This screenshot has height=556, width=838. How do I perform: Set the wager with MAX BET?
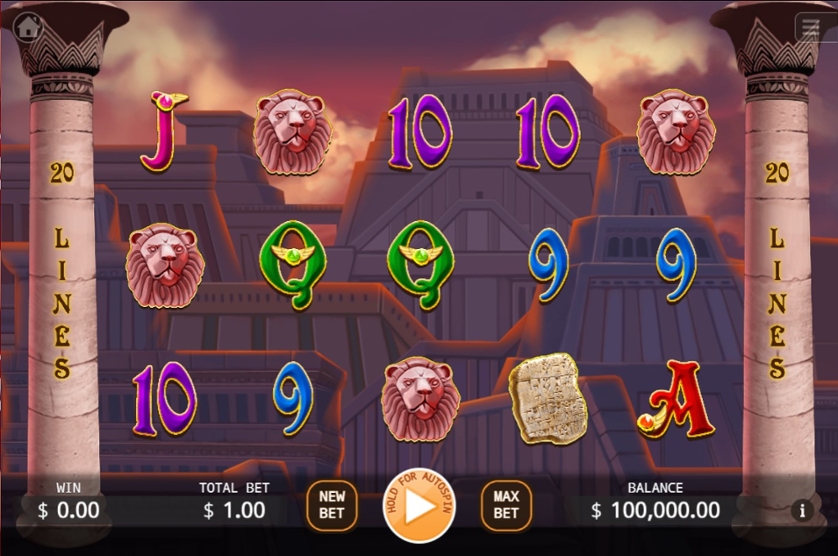[506, 505]
